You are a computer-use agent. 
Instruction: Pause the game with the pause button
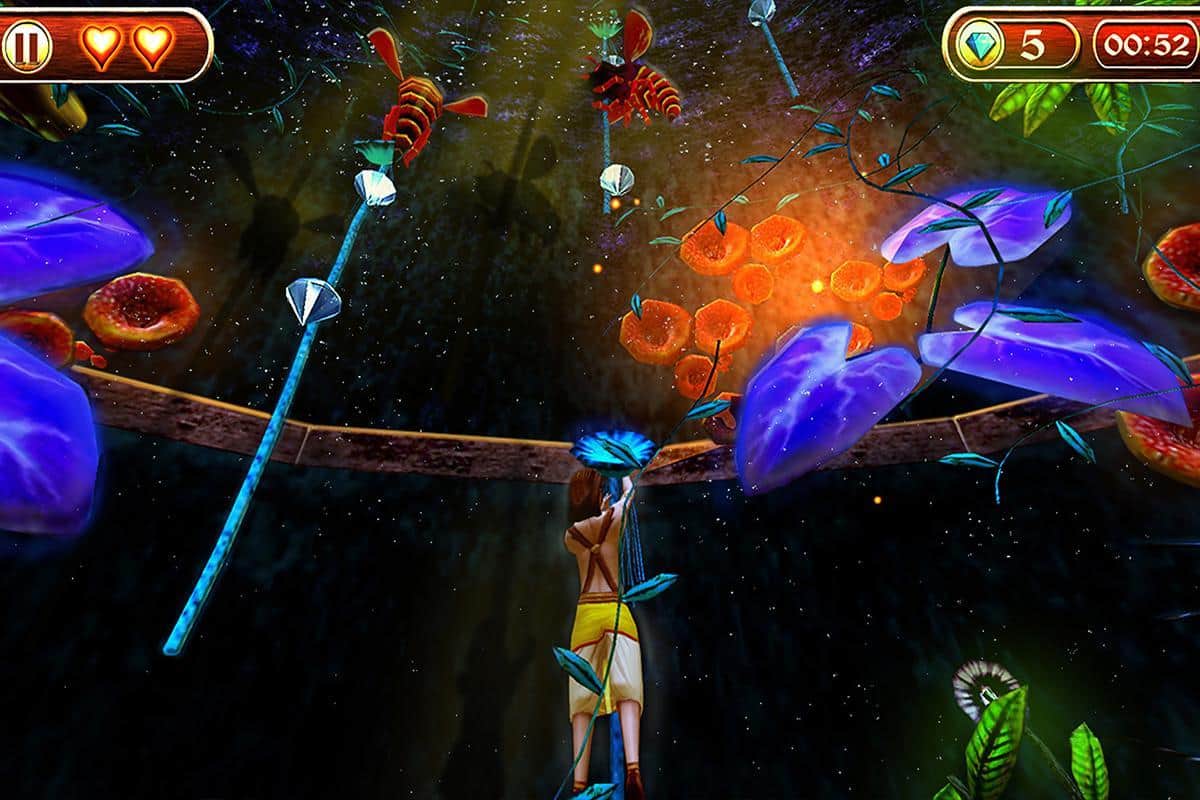[25, 47]
